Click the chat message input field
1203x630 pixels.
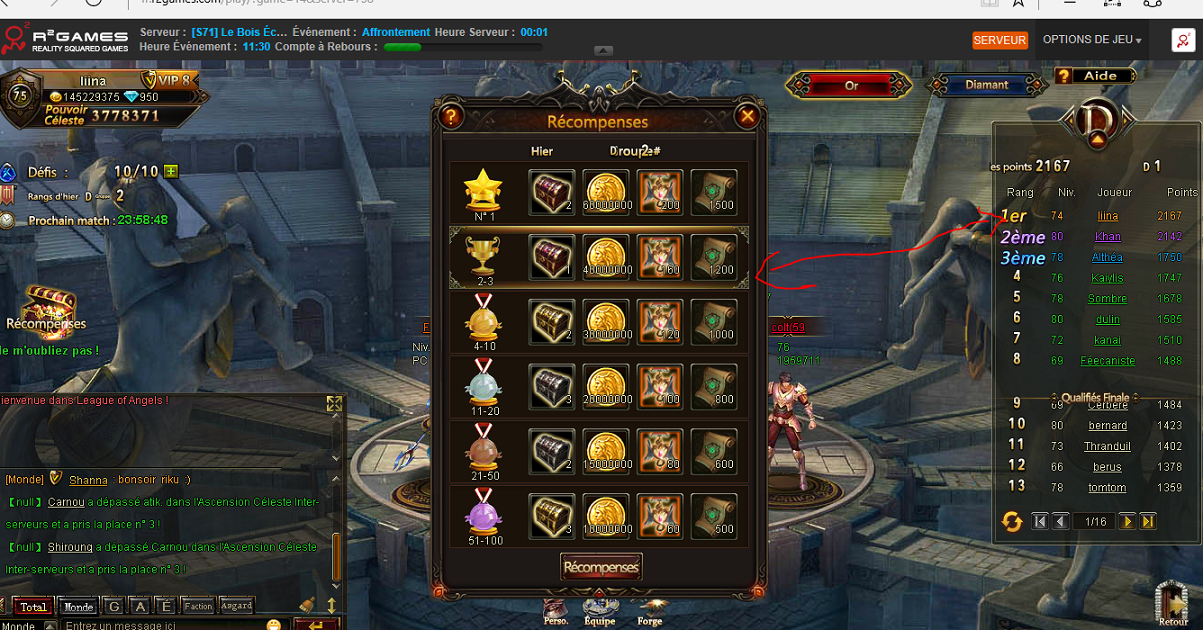160,625
